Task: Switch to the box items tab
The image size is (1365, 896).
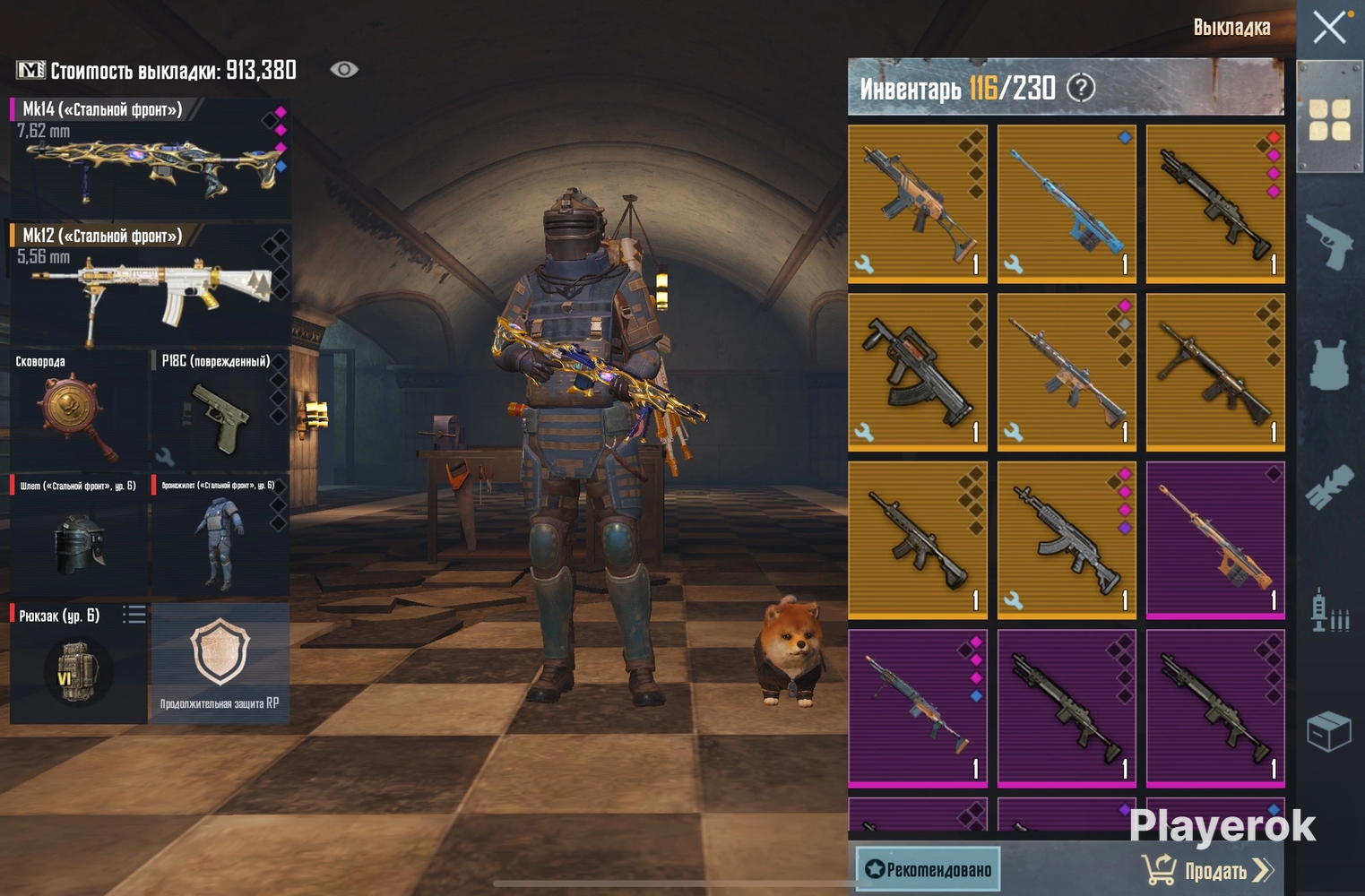Action: tap(1330, 731)
